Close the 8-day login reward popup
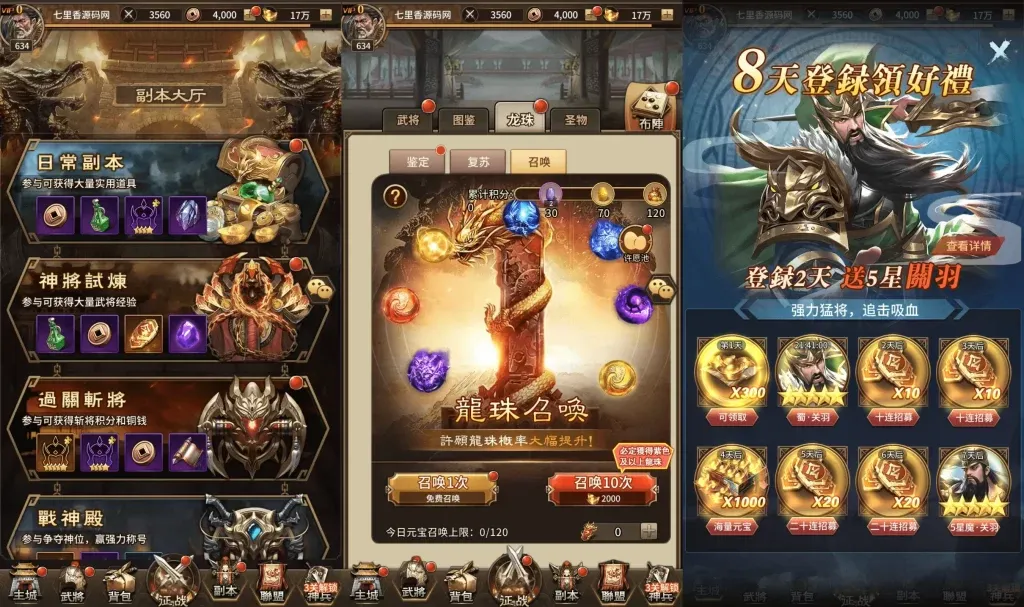 tap(998, 52)
